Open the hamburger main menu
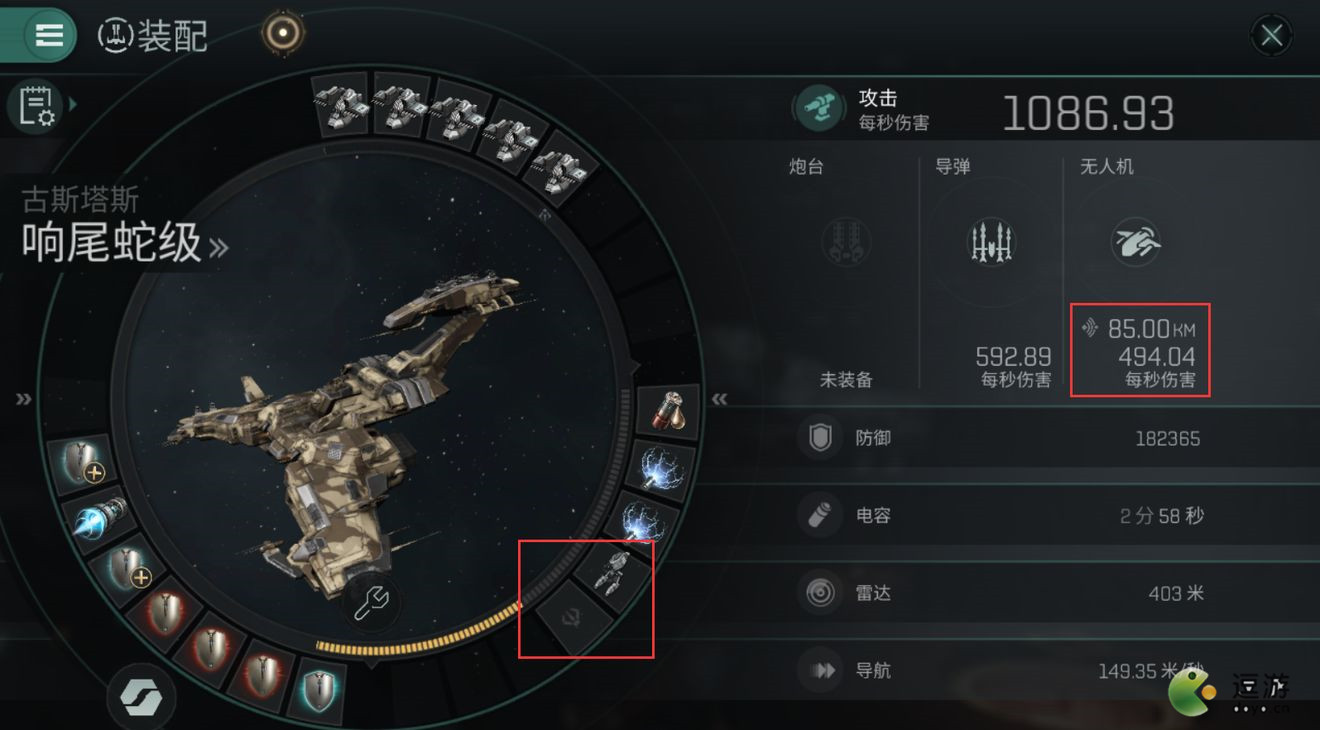Viewport: 1320px width, 730px height. coord(48,35)
